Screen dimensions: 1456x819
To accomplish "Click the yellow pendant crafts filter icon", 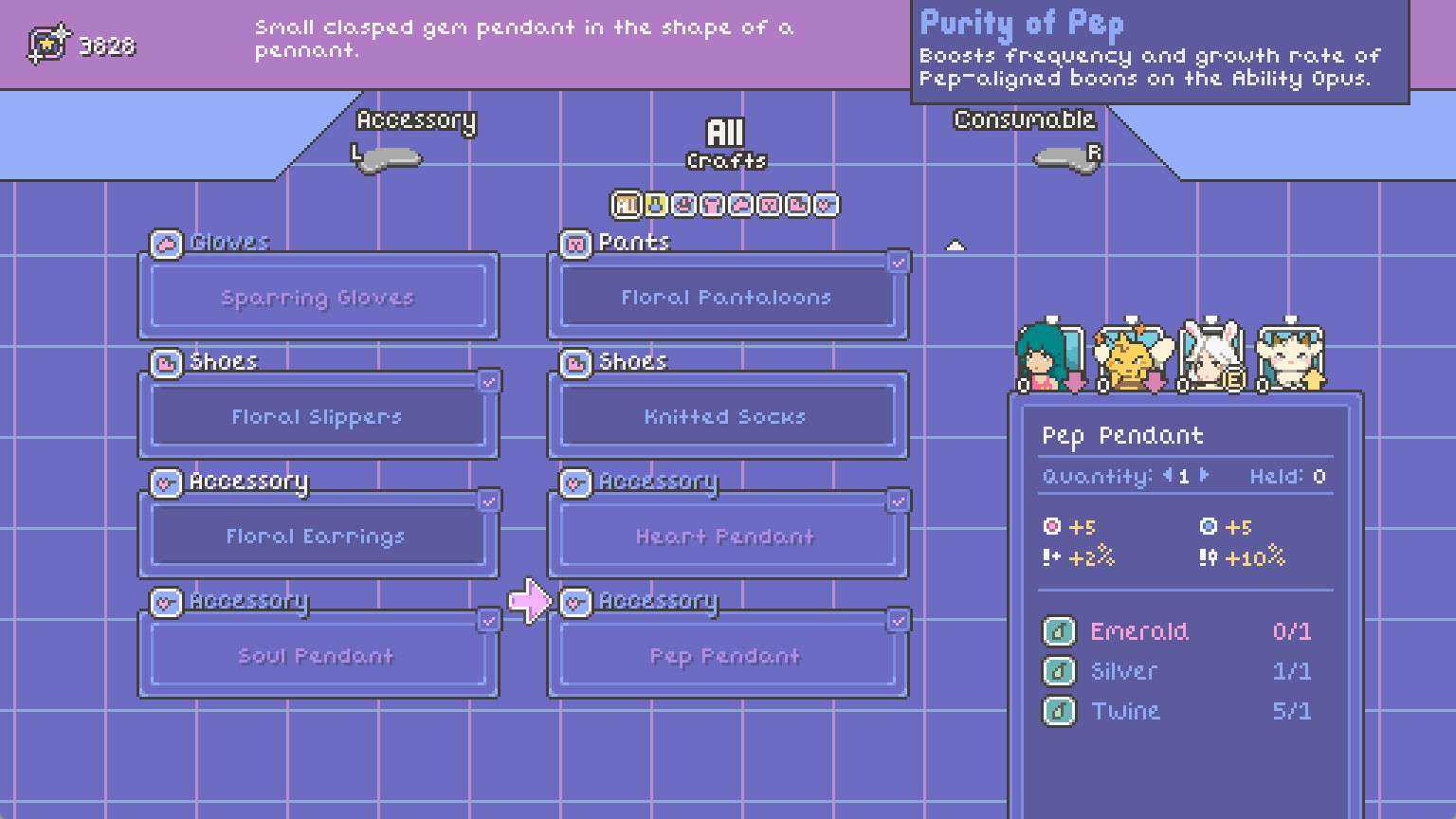I will tap(654, 205).
